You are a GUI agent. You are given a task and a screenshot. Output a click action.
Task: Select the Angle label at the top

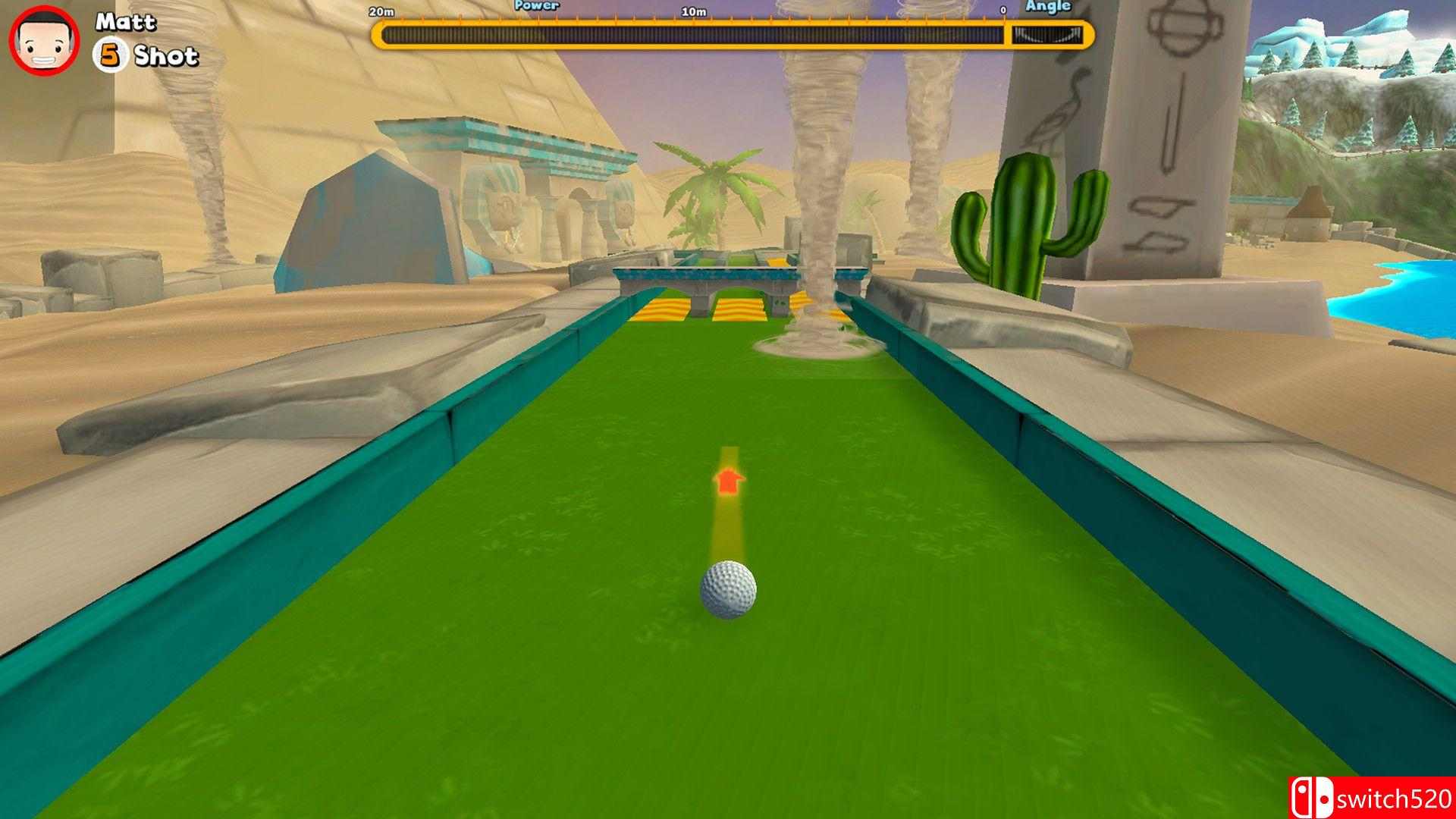point(1048,6)
